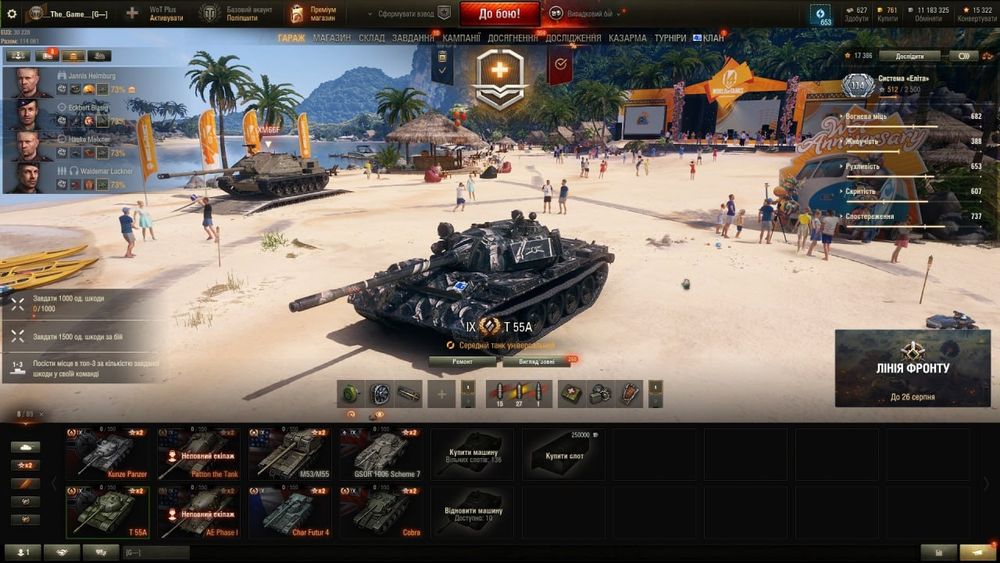Open the Лінія фронту event banner
The width and height of the screenshot is (1000, 563).
pyautogui.click(x=912, y=367)
